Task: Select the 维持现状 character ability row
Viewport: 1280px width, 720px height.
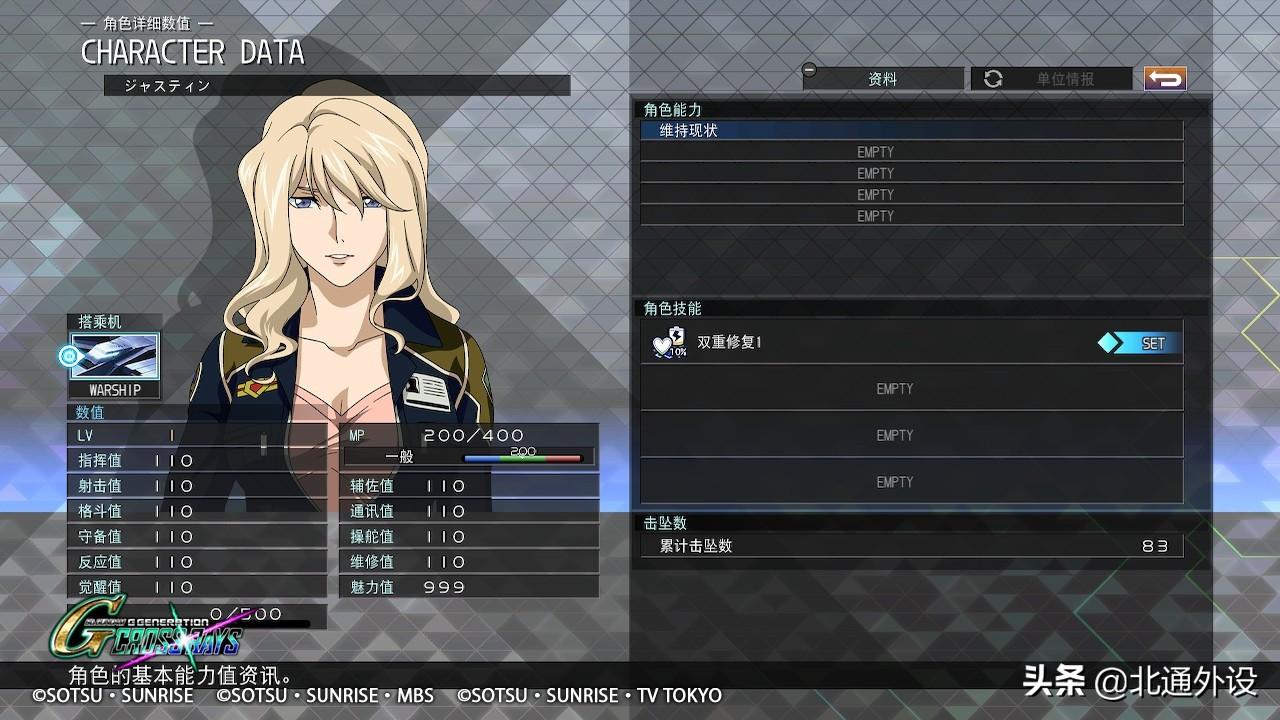Action: pyautogui.click(x=910, y=131)
